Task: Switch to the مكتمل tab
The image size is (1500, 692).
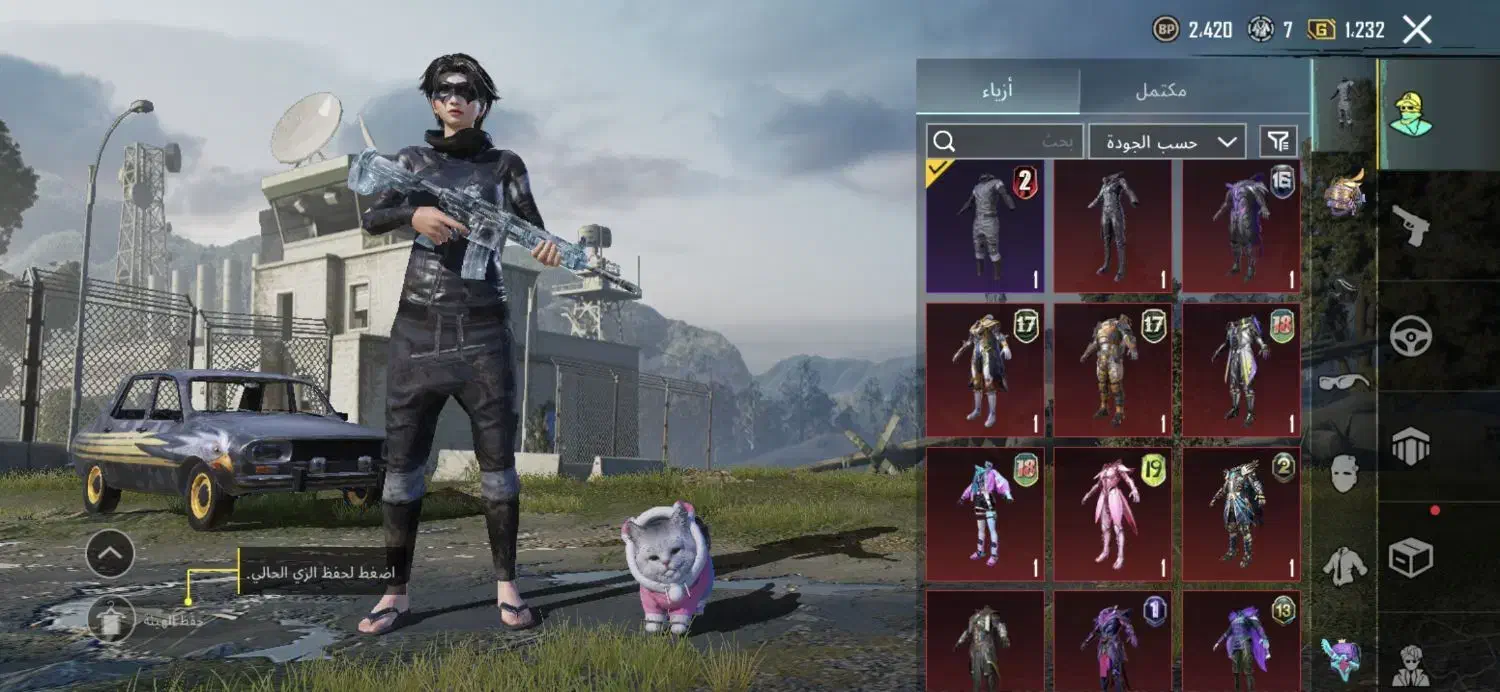Action: tap(1160, 90)
